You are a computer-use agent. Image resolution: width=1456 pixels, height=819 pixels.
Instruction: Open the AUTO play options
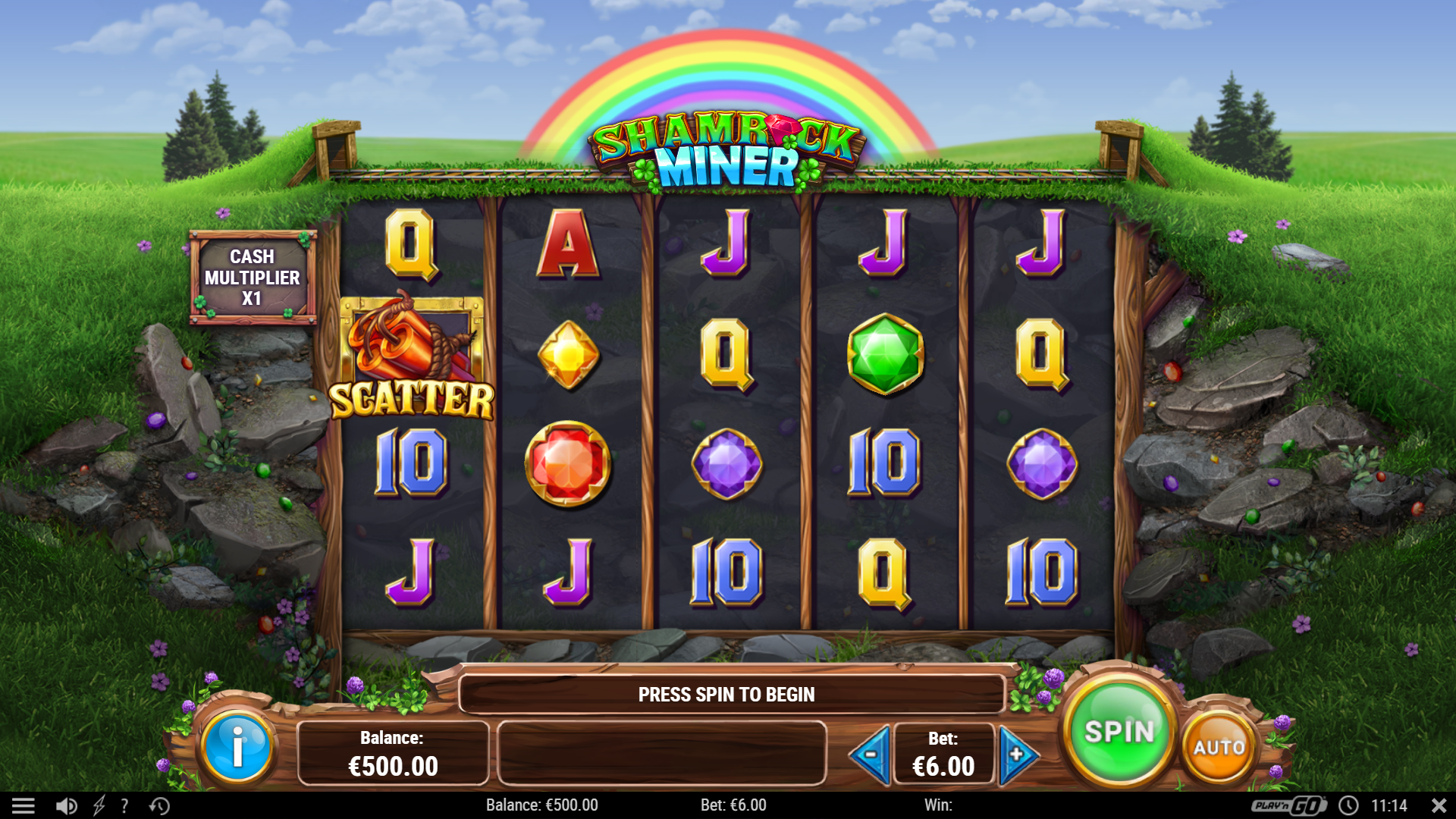[1219, 747]
